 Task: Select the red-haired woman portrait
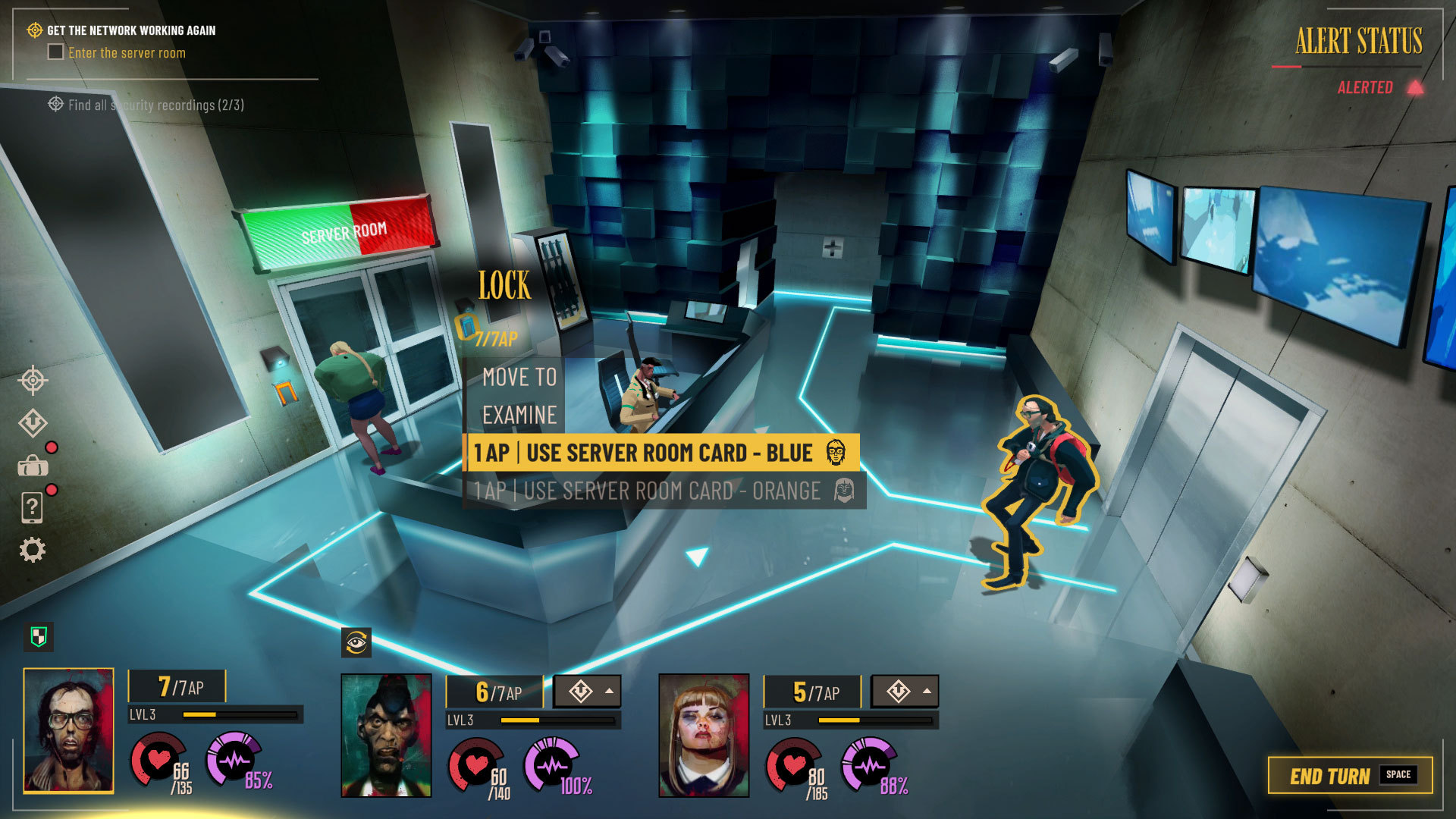pyautogui.click(x=704, y=735)
